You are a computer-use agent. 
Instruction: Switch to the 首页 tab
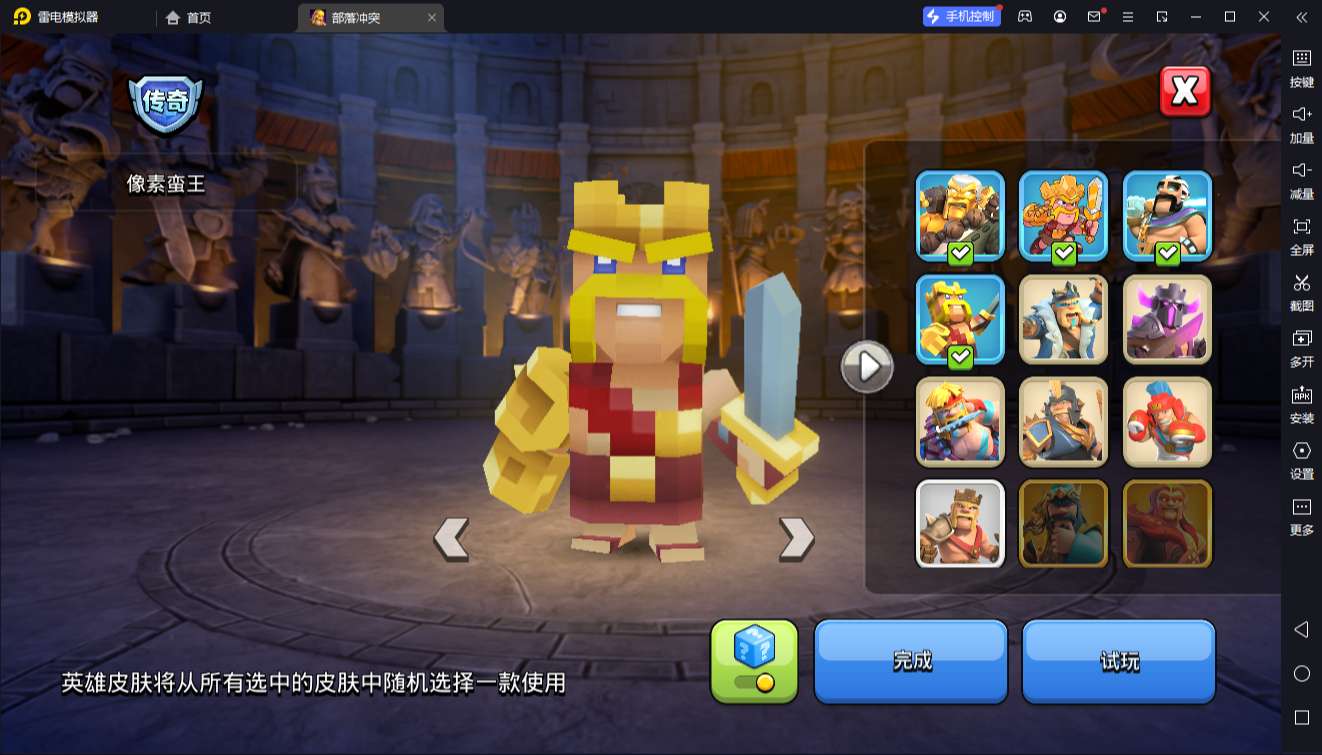(187, 17)
